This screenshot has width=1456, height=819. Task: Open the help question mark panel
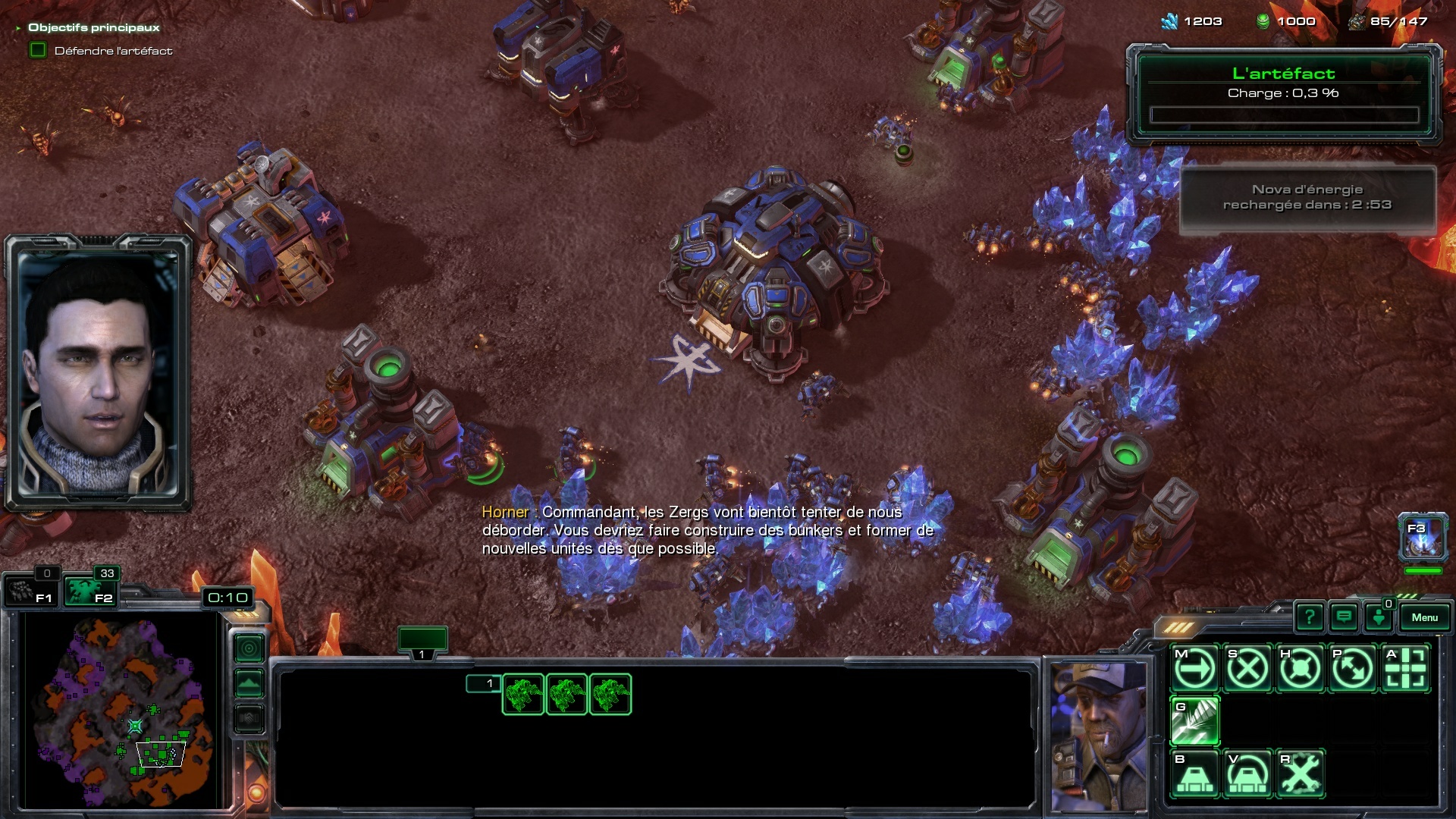tap(1309, 617)
